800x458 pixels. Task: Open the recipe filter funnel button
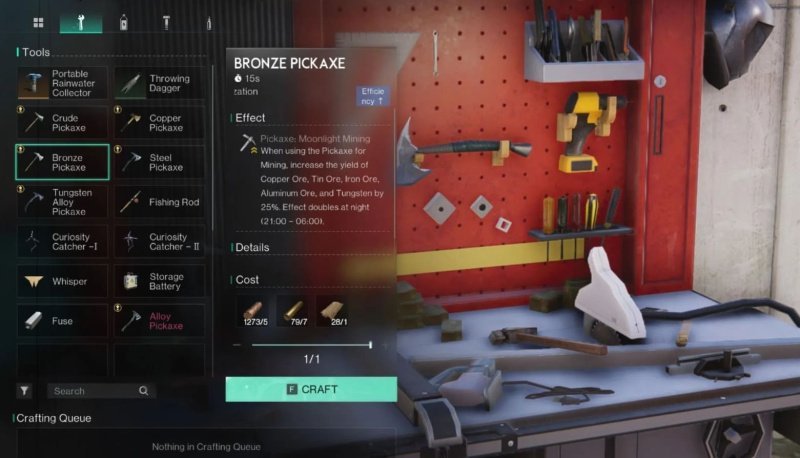click(24, 391)
